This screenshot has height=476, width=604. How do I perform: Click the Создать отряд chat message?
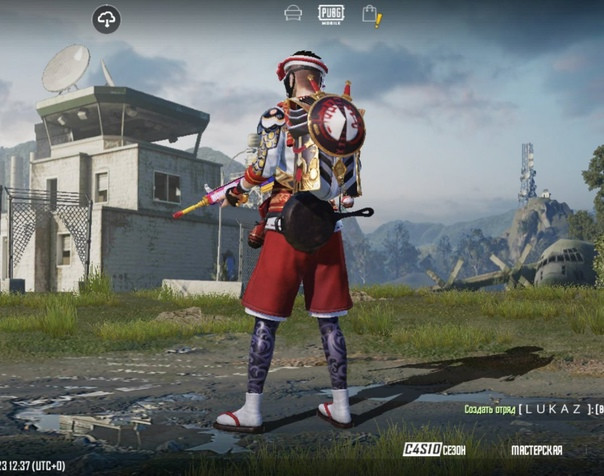(x=532, y=409)
